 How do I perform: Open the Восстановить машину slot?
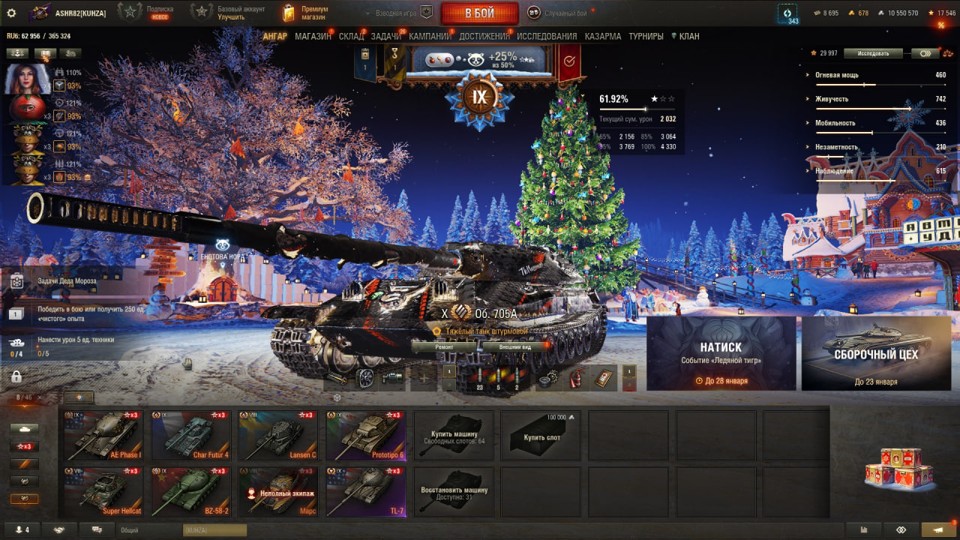click(x=453, y=489)
